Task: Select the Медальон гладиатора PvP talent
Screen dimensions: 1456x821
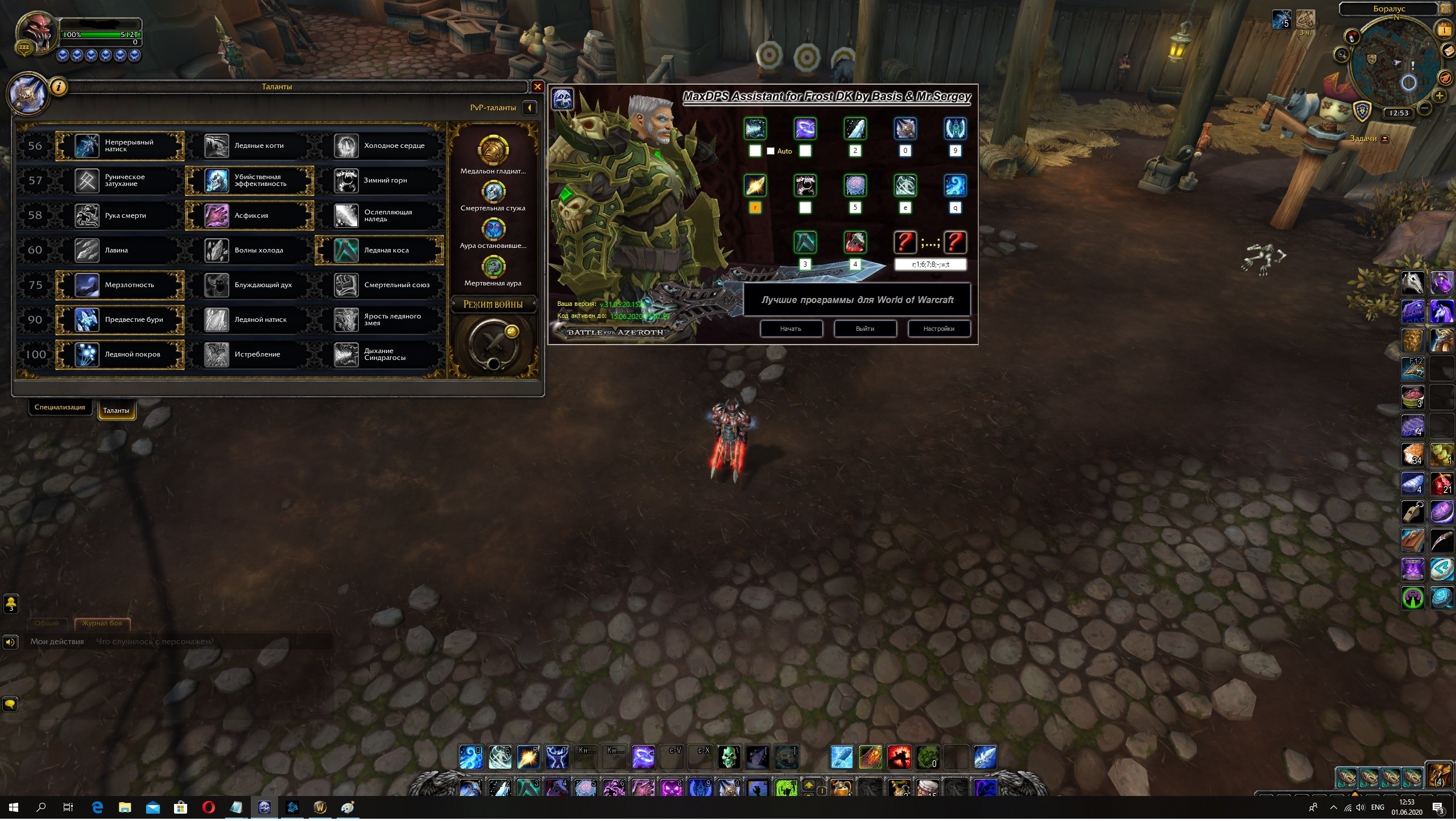Action: point(493,151)
